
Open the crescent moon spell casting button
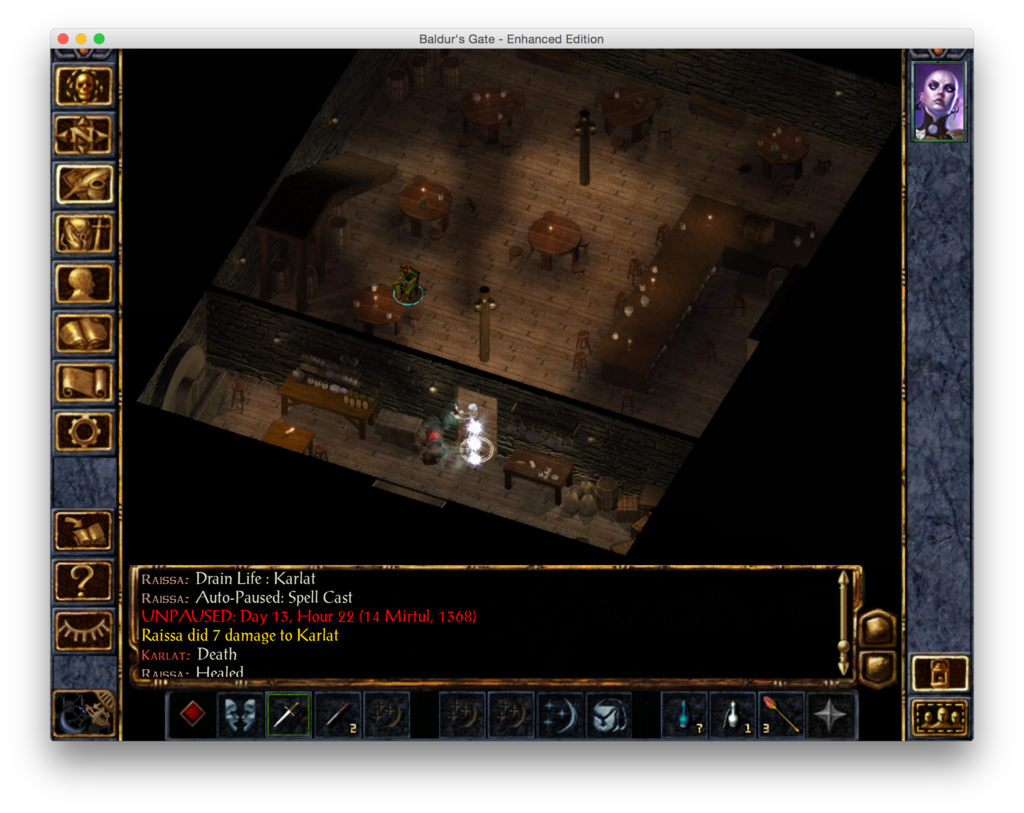561,715
